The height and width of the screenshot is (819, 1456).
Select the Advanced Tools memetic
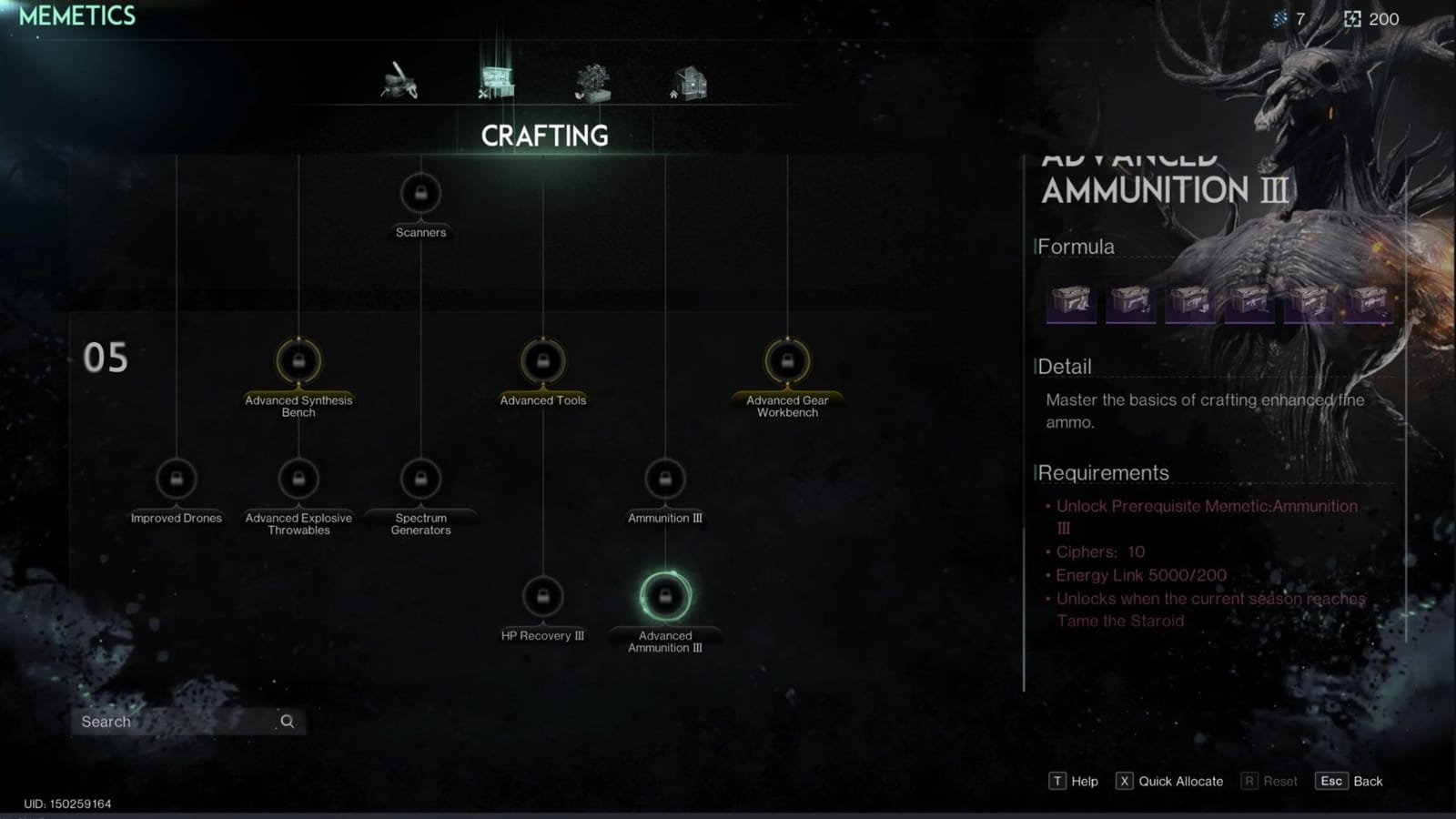click(x=543, y=362)
